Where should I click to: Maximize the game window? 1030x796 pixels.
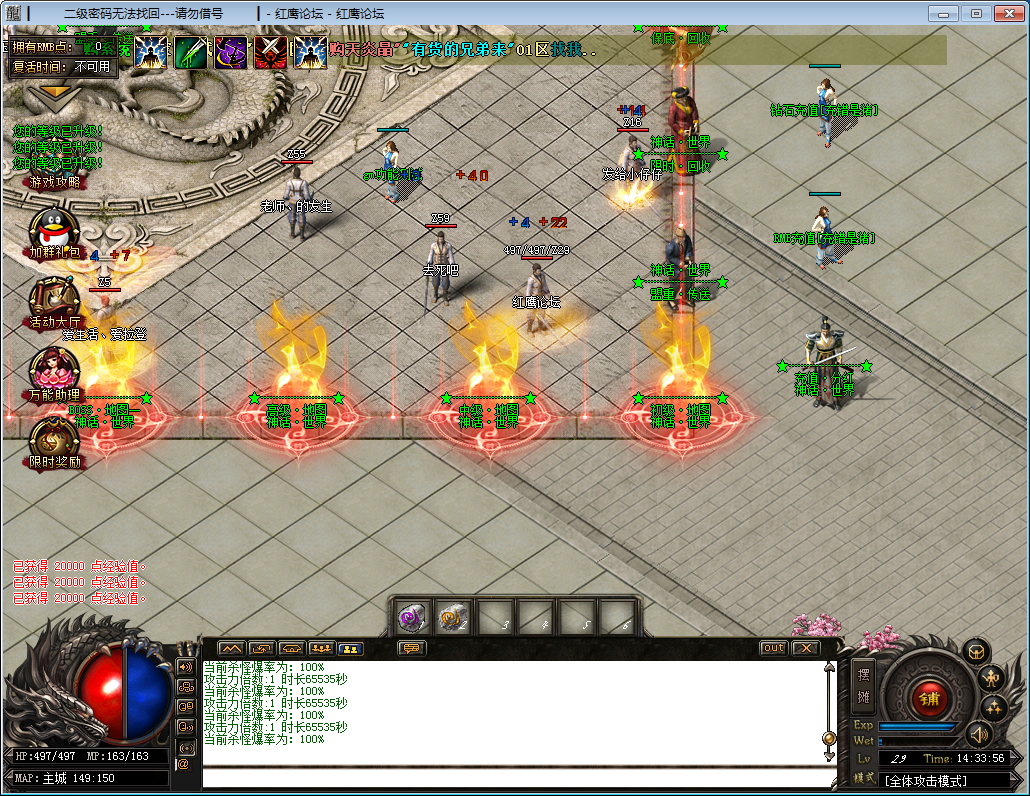click(x=977, y=13)
